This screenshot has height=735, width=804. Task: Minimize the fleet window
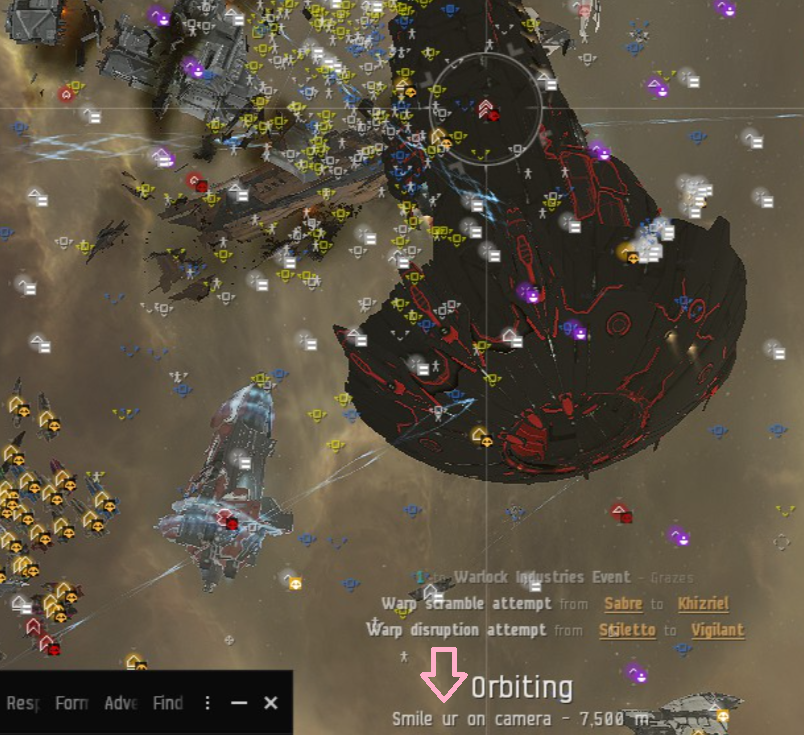(239, 703)
